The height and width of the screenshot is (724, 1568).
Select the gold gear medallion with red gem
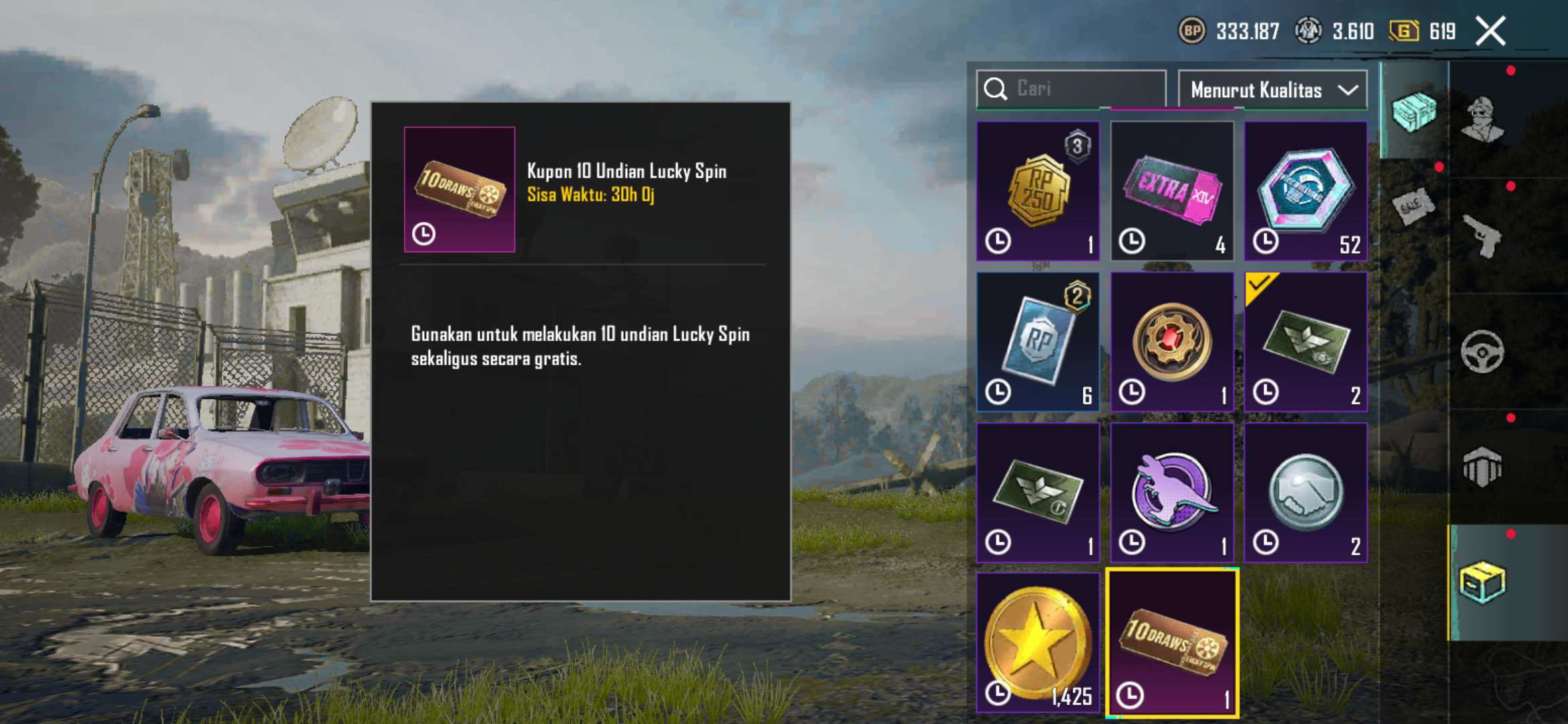click(x=1172, y=342)
